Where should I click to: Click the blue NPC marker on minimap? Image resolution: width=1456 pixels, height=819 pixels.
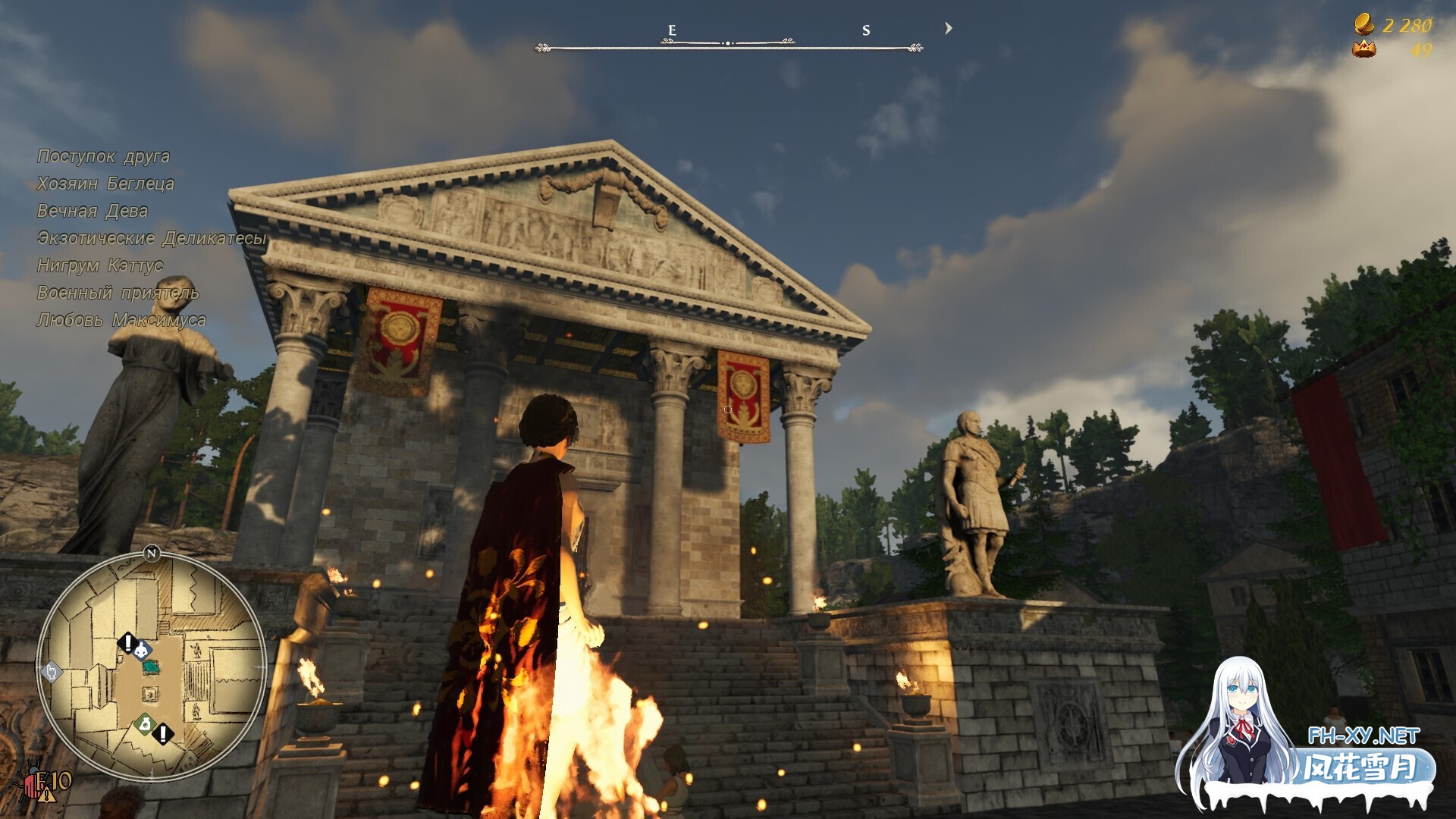coord(142,651)
